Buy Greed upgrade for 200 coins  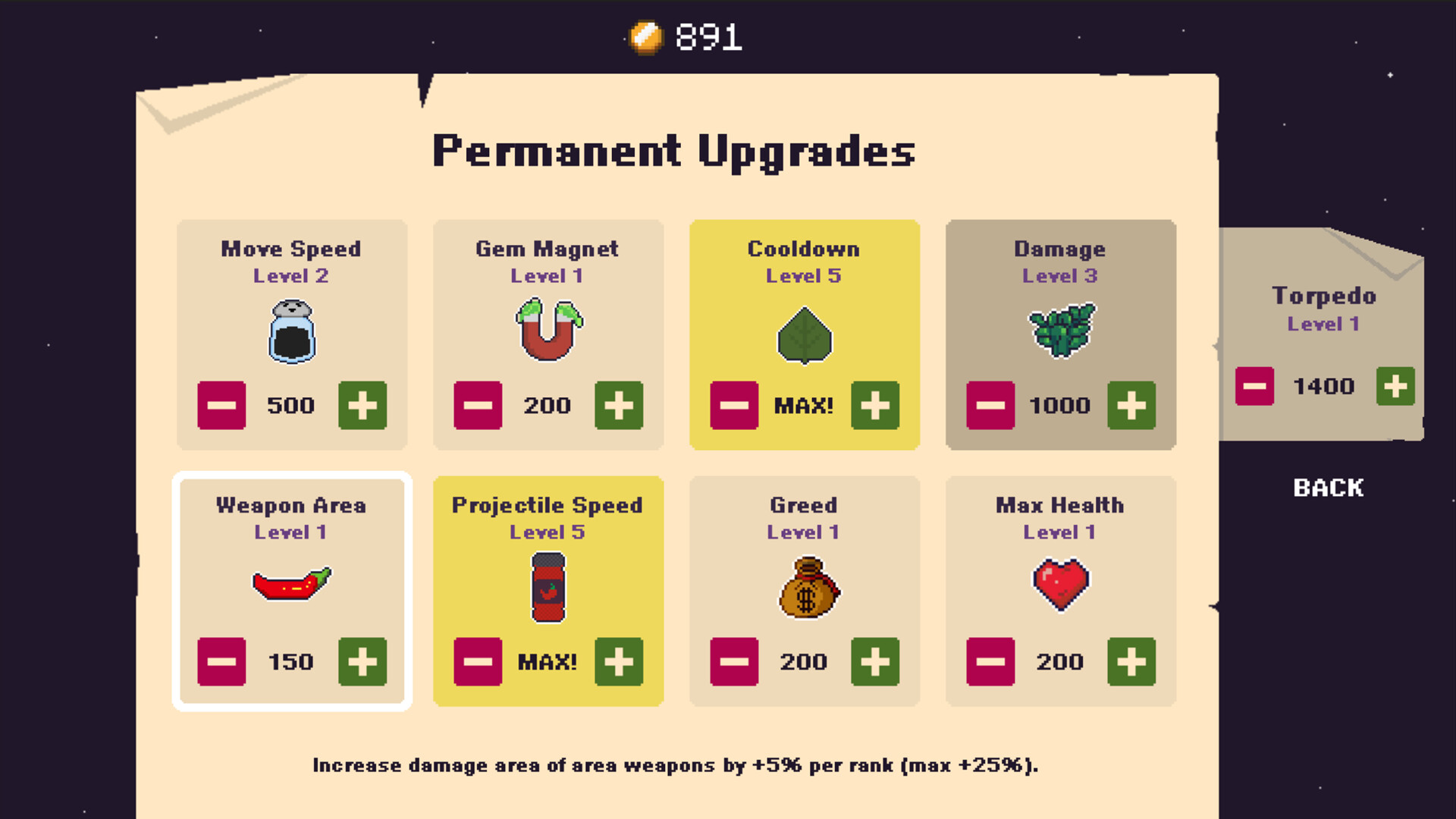click(x=877, y=662)
